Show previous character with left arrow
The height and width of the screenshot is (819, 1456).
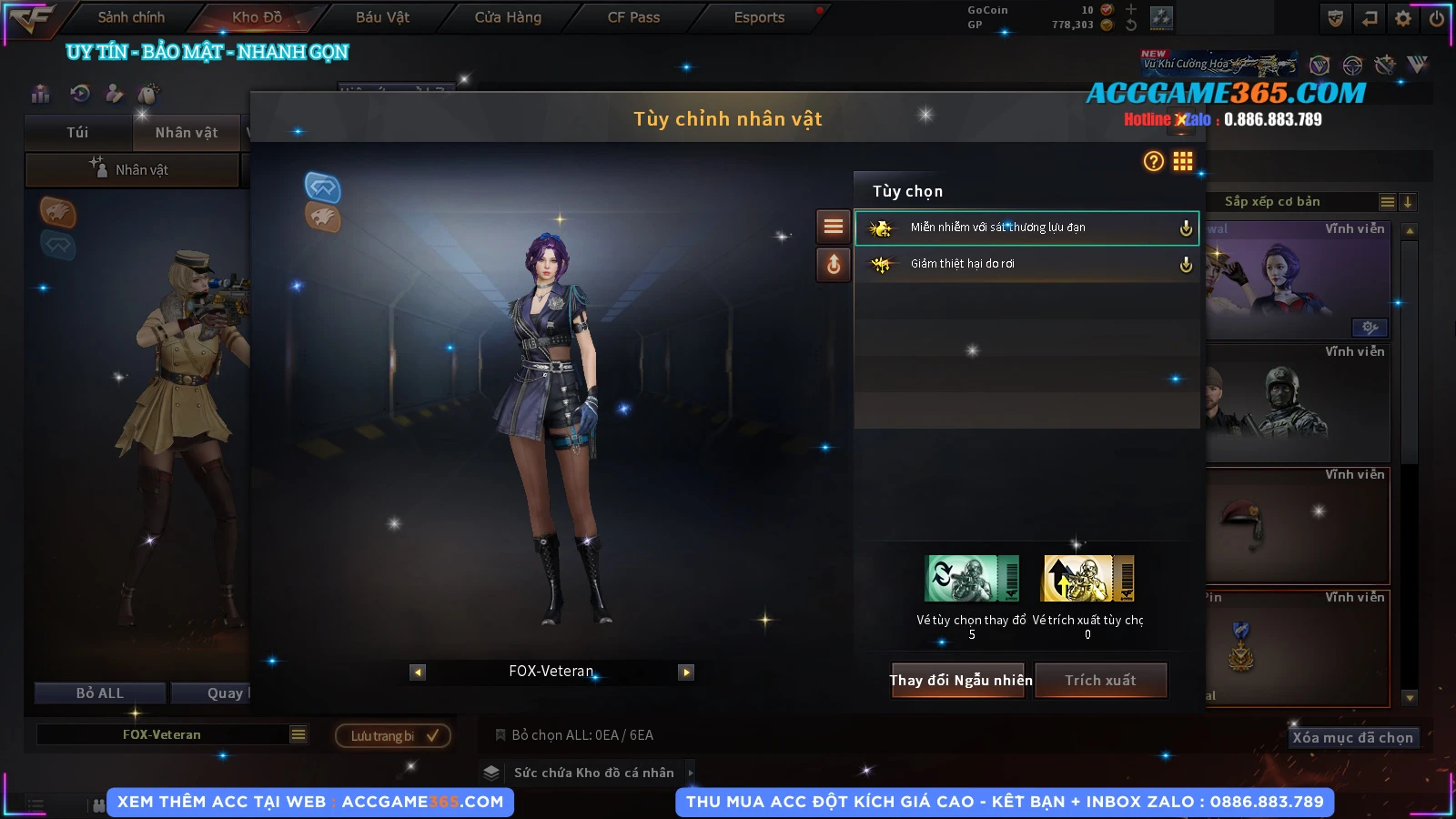[418, 672]
